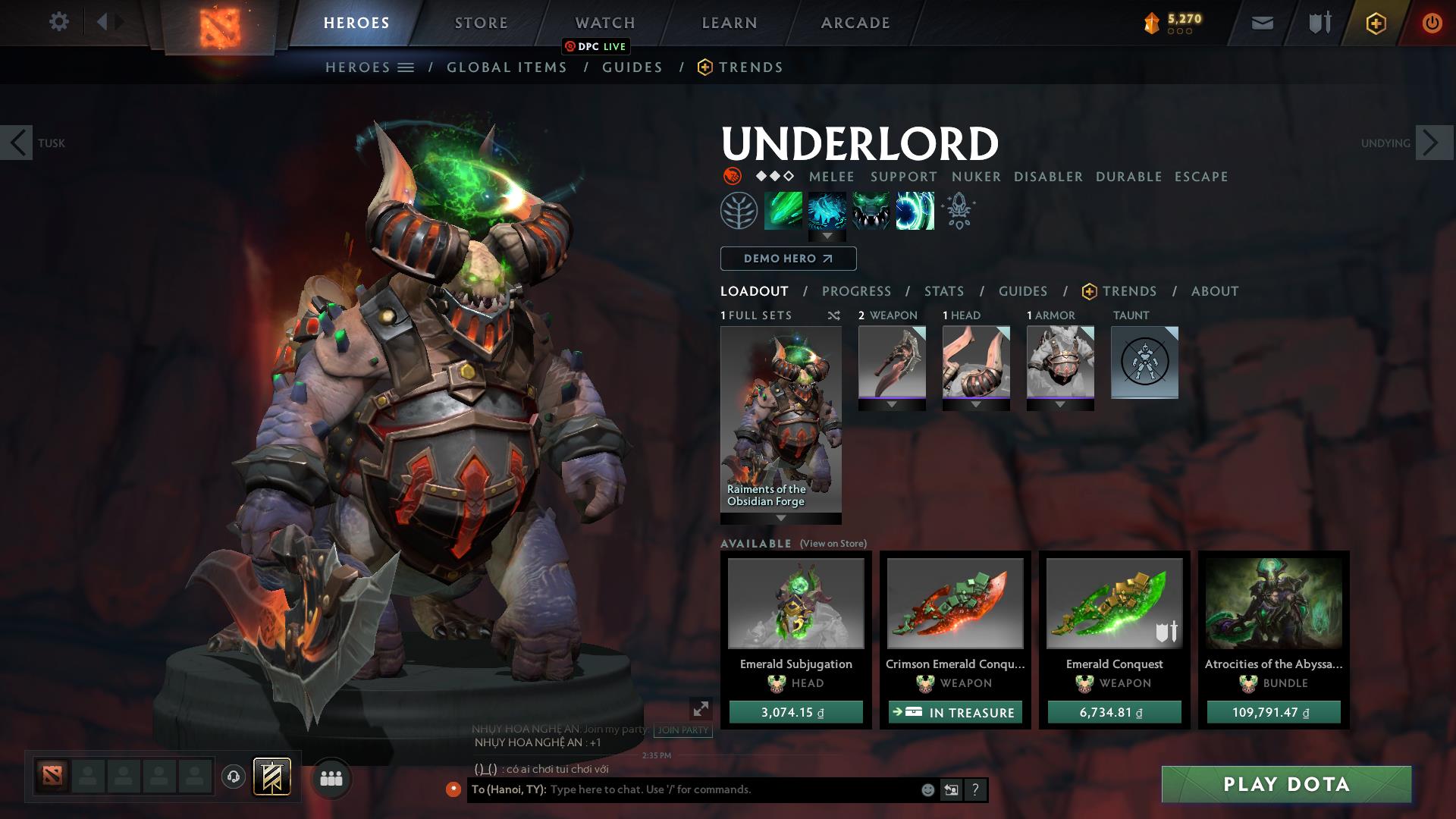Select the Firestorm ability icon
The width and height of the screenshot is (1456, 819).
click(x=783, y=211)
